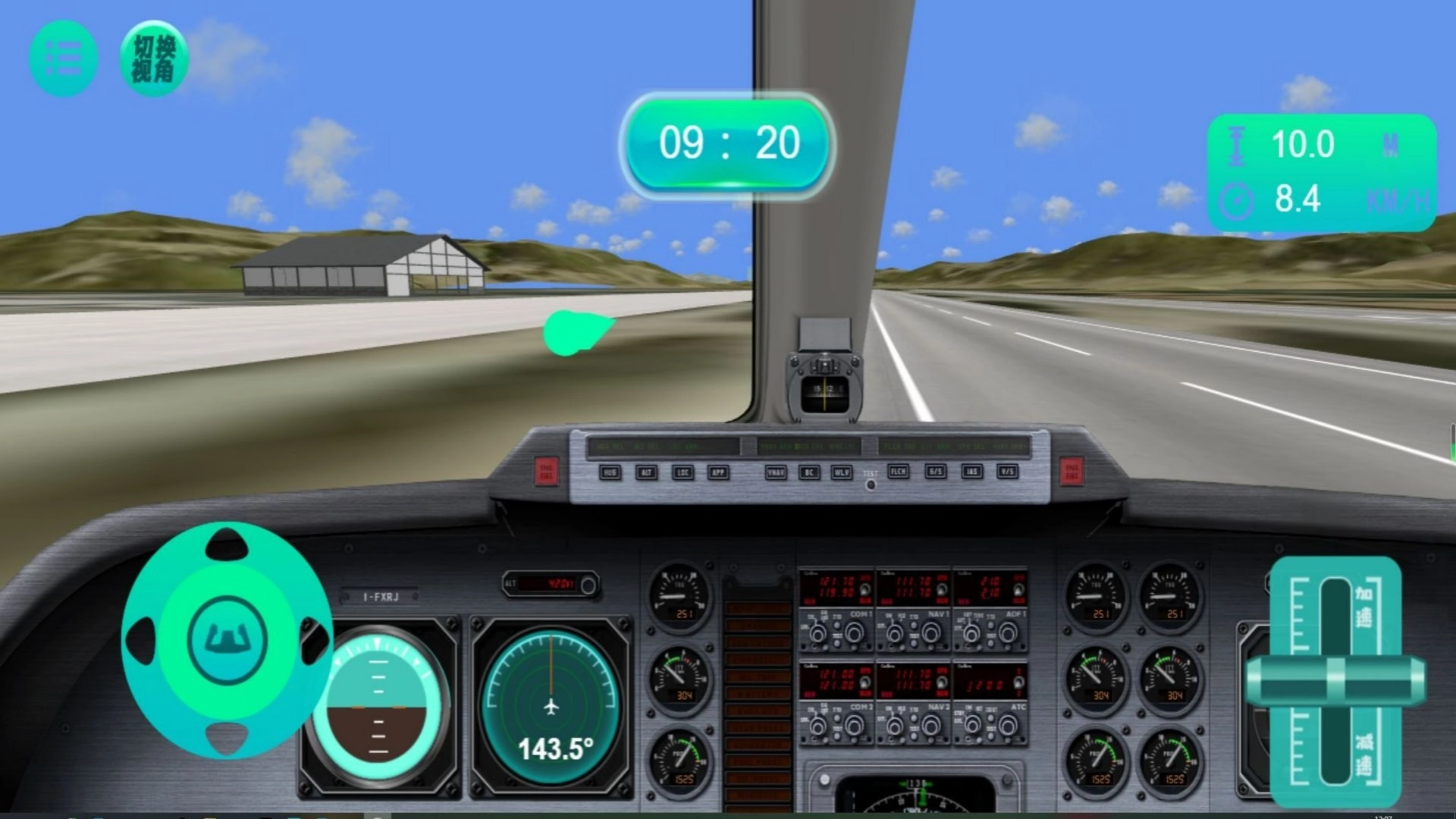Activate the APP approach mode button

tap(719, 472)
